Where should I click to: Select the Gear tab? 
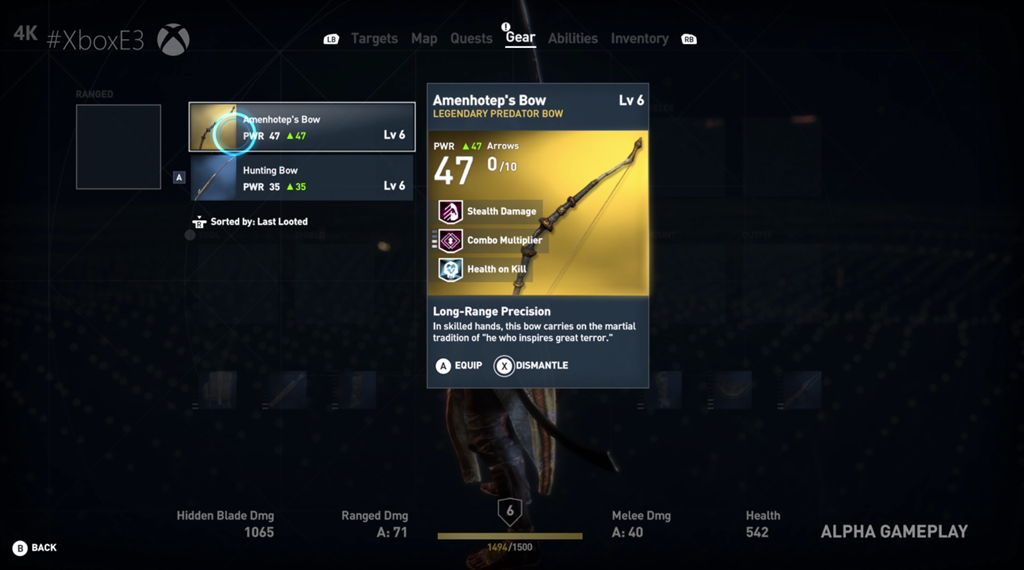coord(520,38)
